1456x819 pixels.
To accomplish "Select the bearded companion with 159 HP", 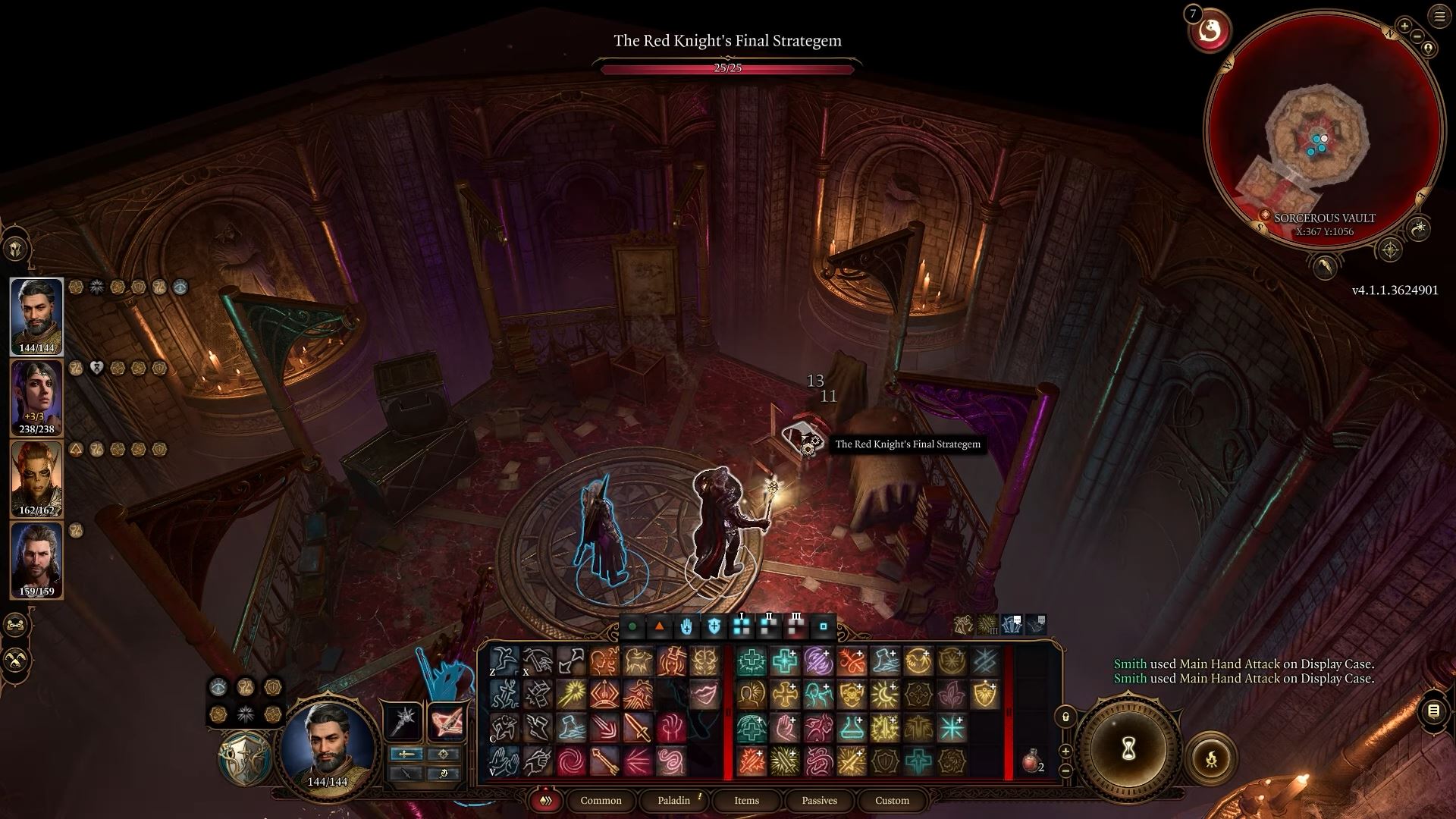I will [36, 560].
